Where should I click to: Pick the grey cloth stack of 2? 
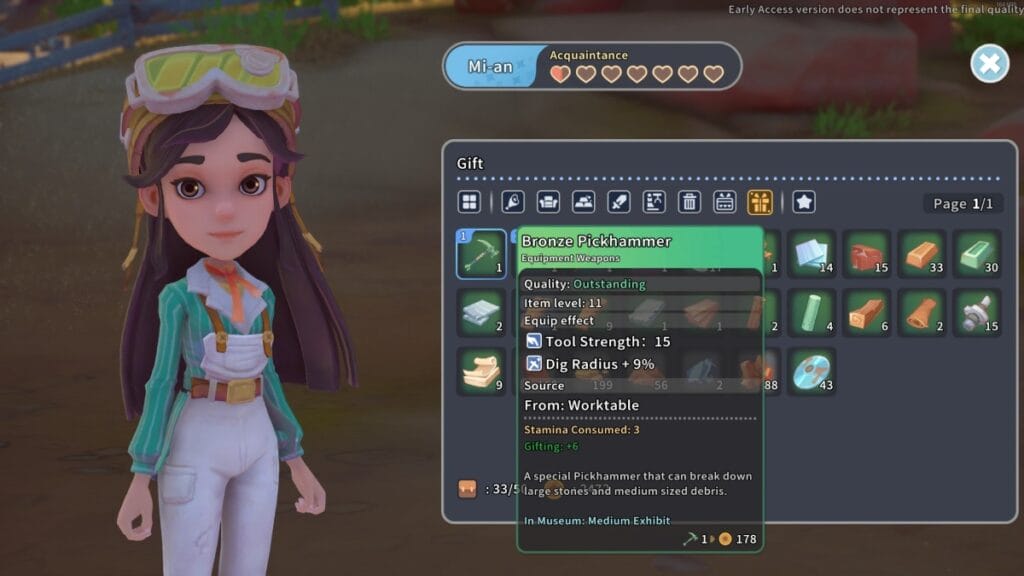(481, 312)
